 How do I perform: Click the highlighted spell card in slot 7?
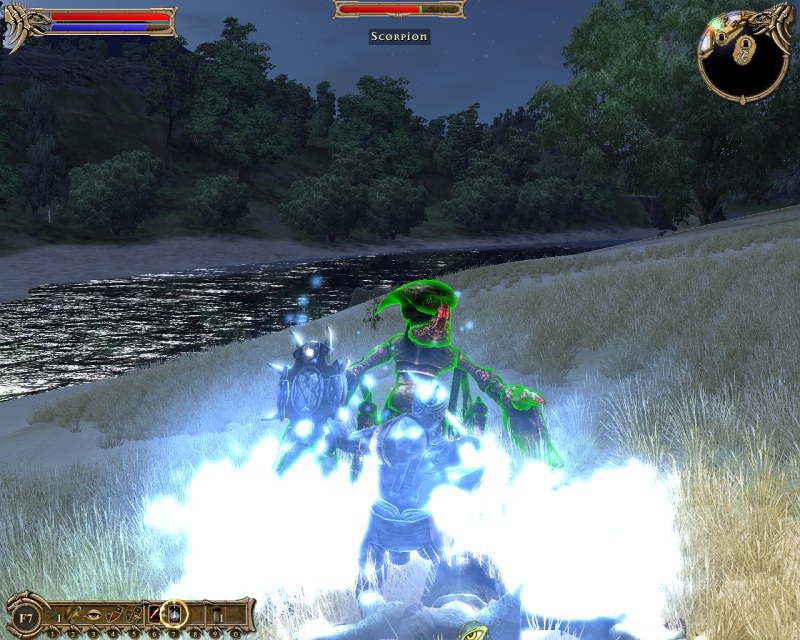(x=174, y=612)
